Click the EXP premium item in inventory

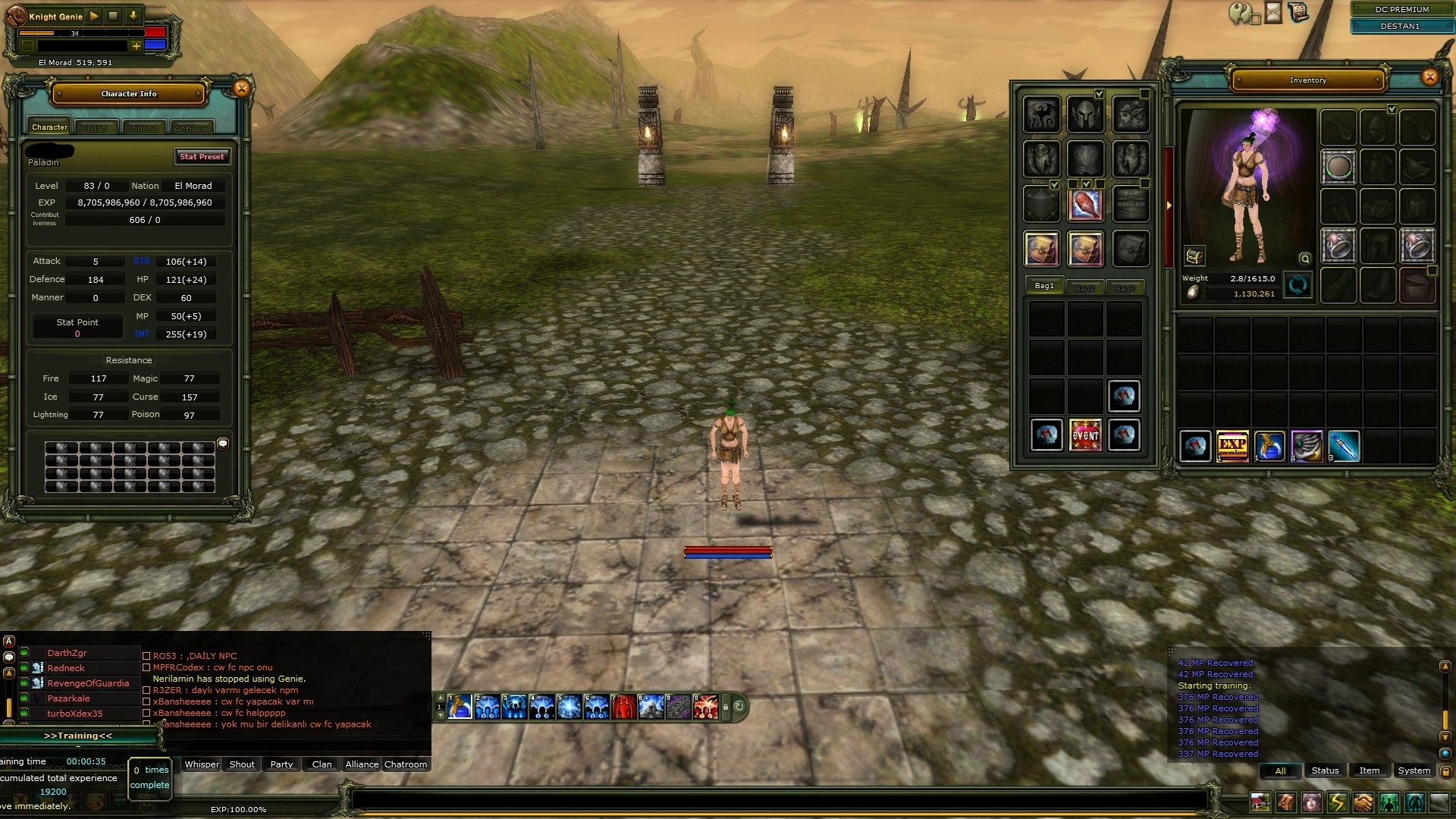1232,446
